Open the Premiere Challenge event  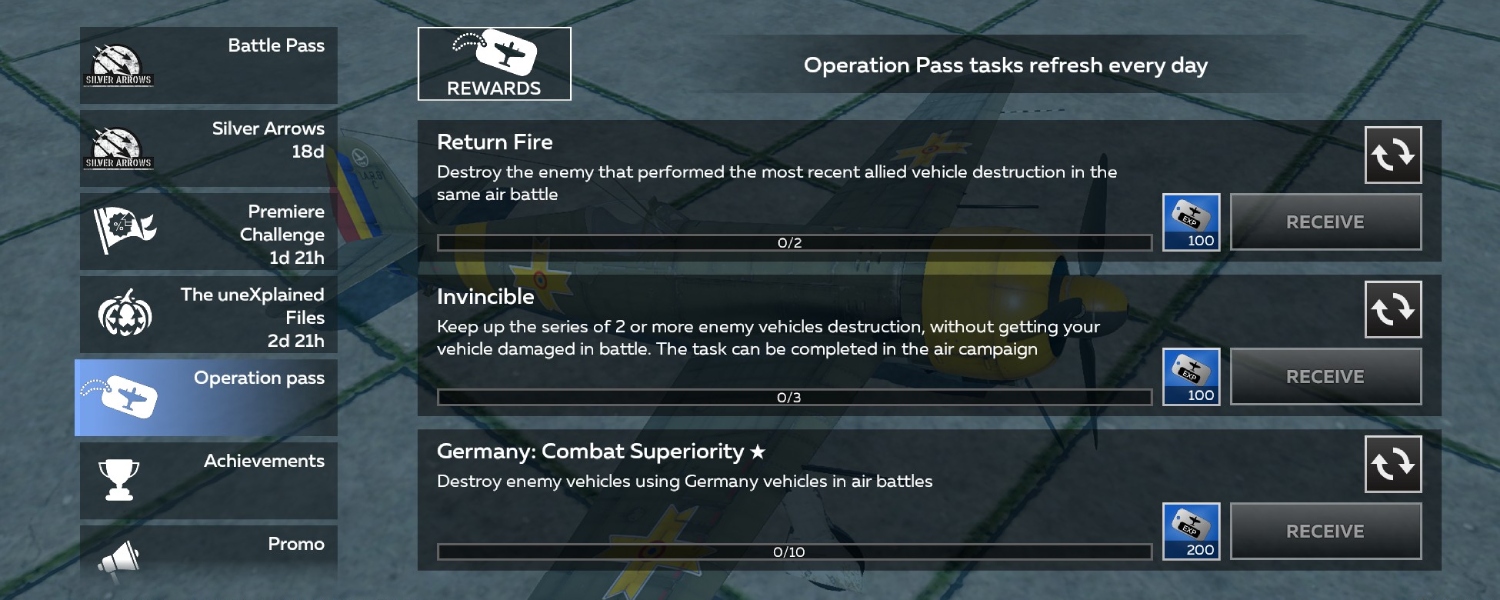[208, 231]
